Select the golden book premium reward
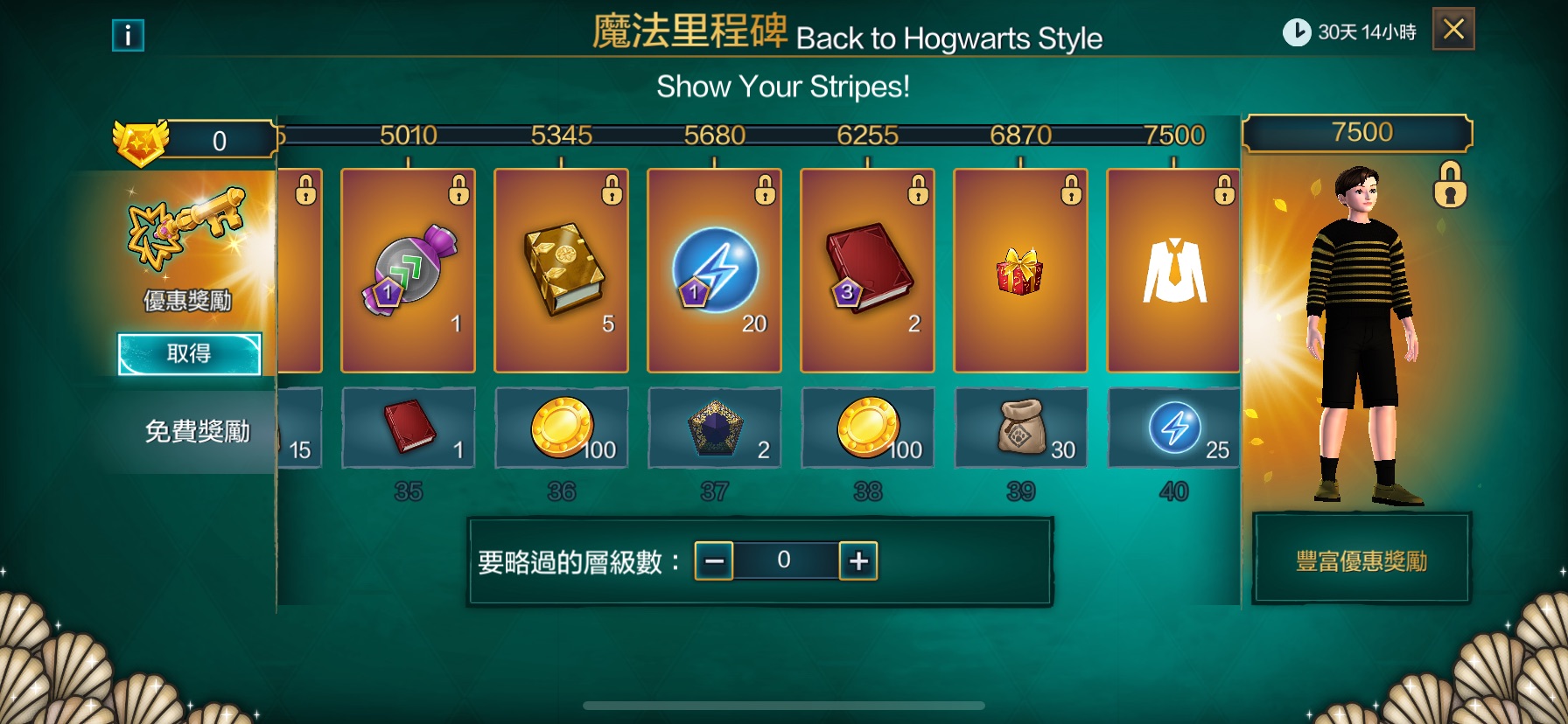The image size is (1568, 724). coord(561,271)
